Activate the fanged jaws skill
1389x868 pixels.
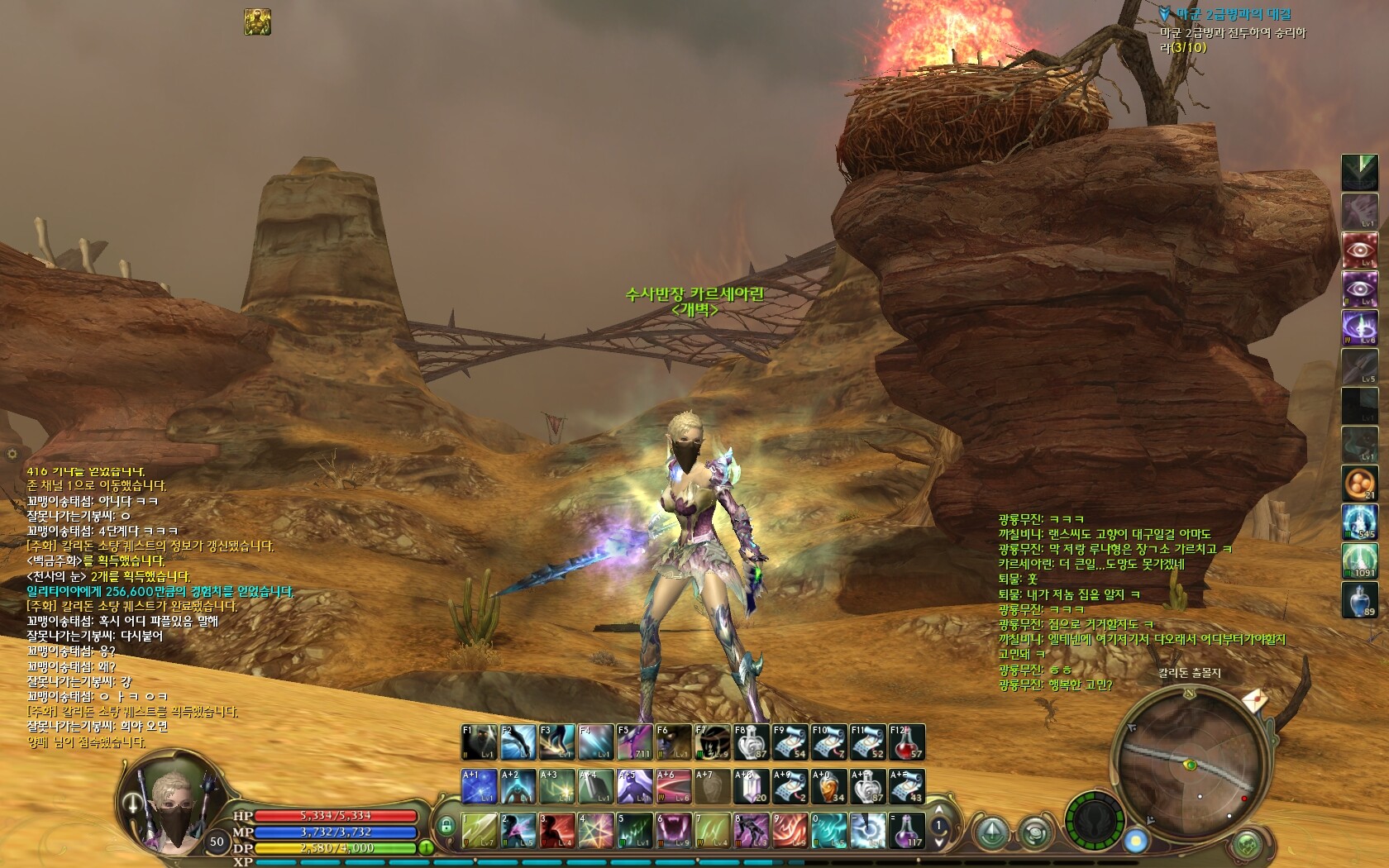[674, 831]
